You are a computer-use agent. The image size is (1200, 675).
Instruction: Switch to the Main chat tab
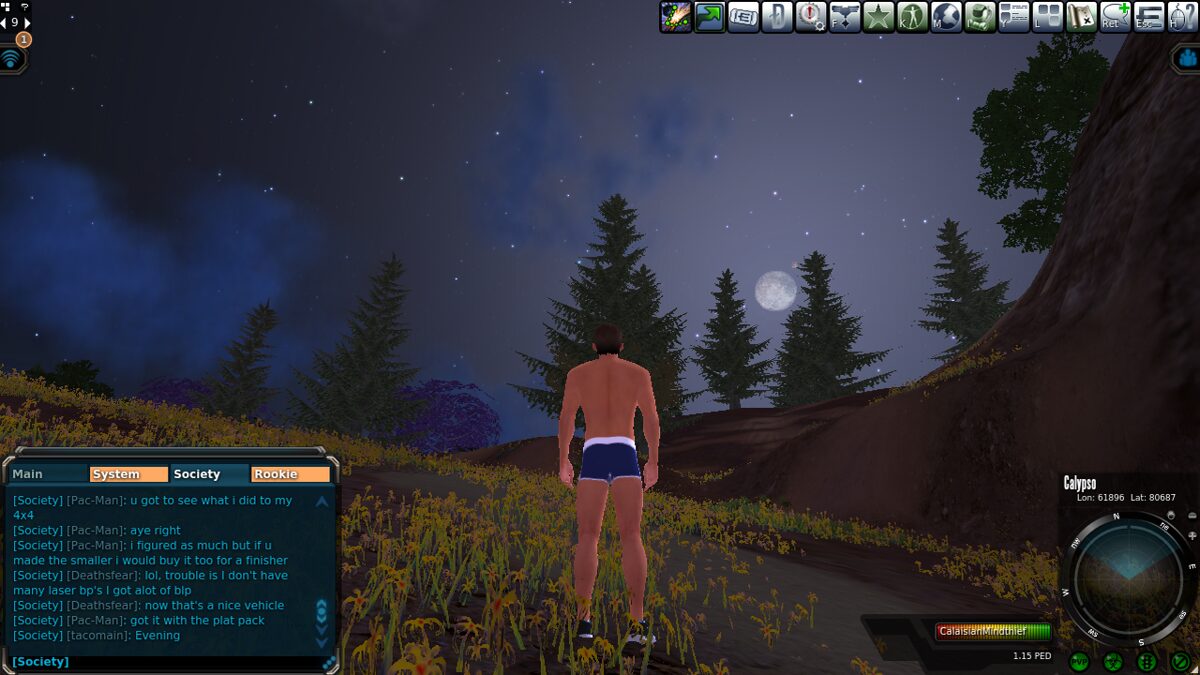coord(28,474)
